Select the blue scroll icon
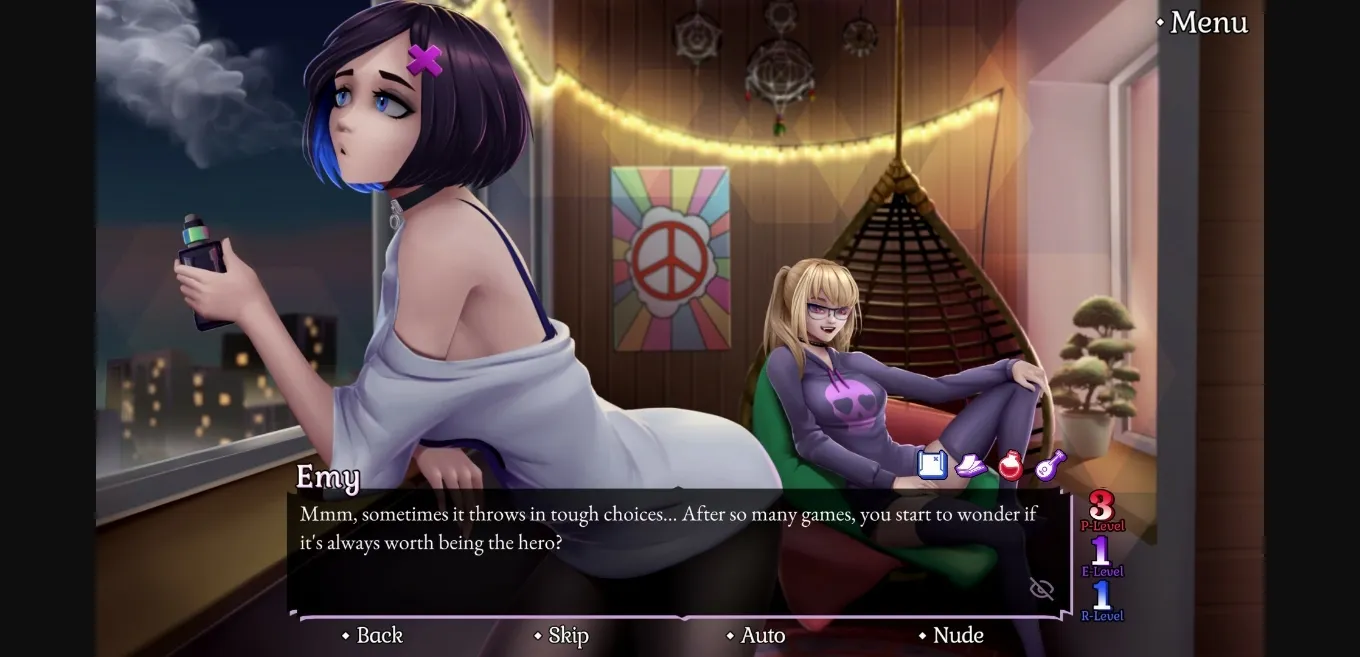The image size is (1360, 657). [x=932, y=465]
